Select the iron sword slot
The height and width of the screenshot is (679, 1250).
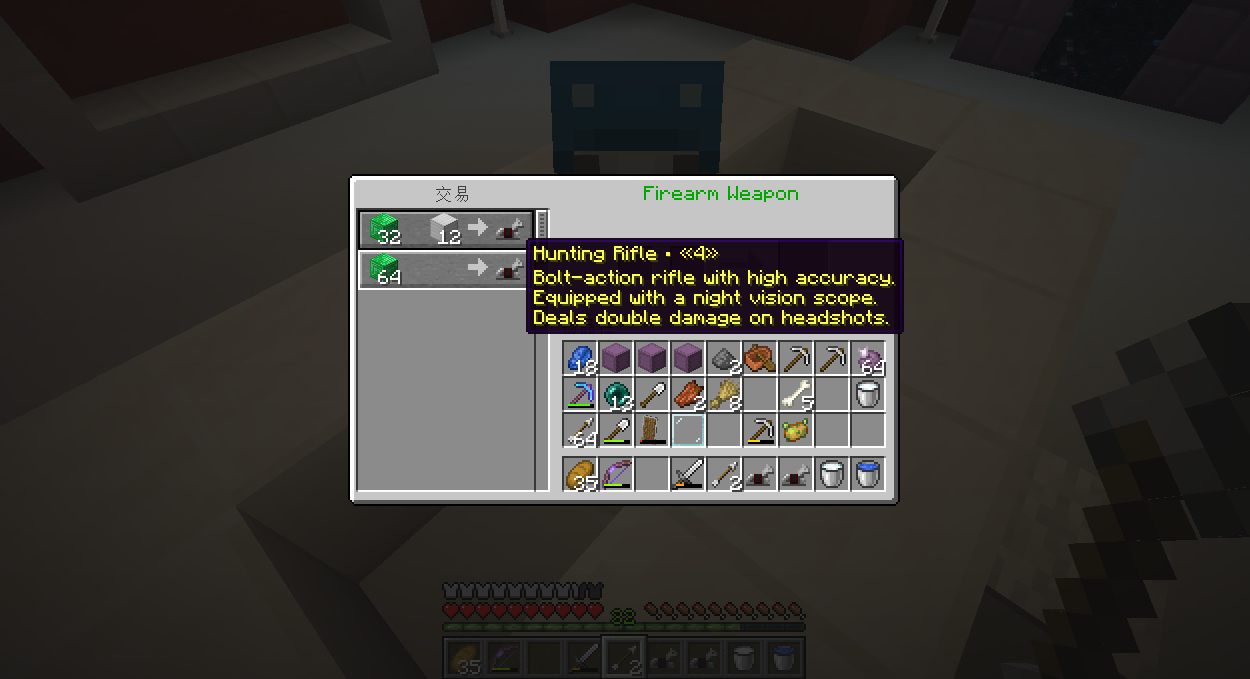(688, 474)
